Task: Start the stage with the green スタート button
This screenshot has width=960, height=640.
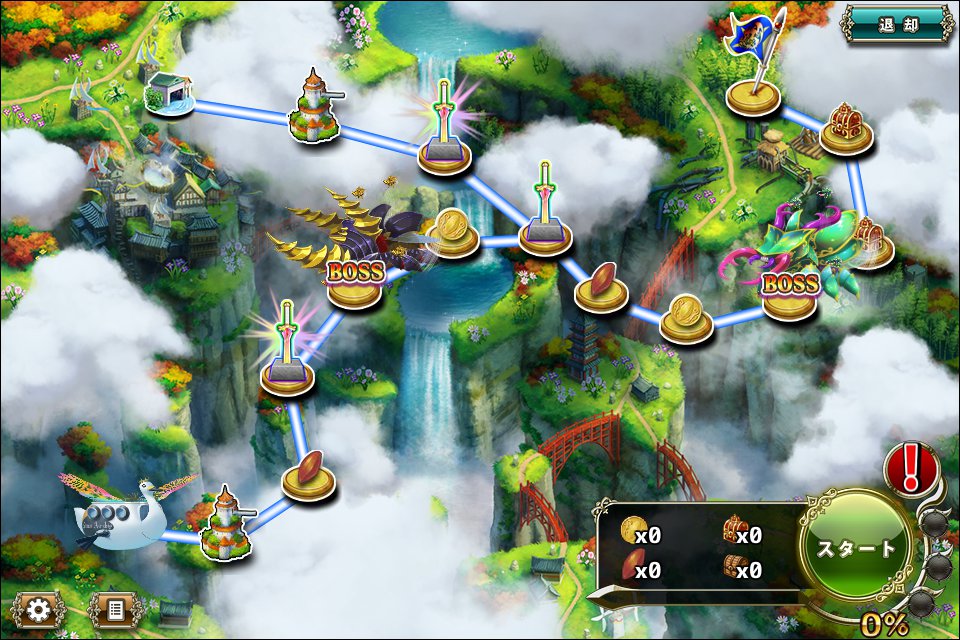Action: pos(855,547)
